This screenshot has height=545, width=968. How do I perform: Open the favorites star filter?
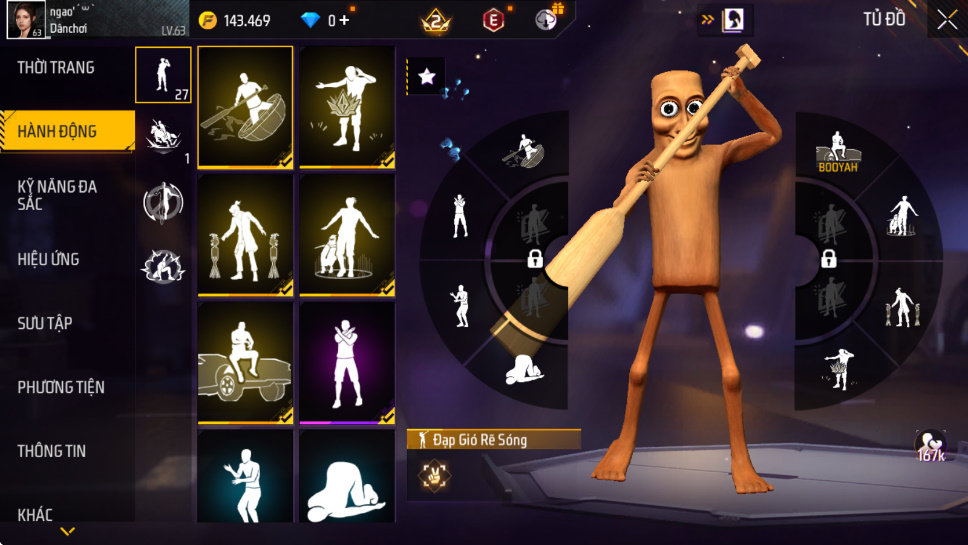tap(426, 77)
